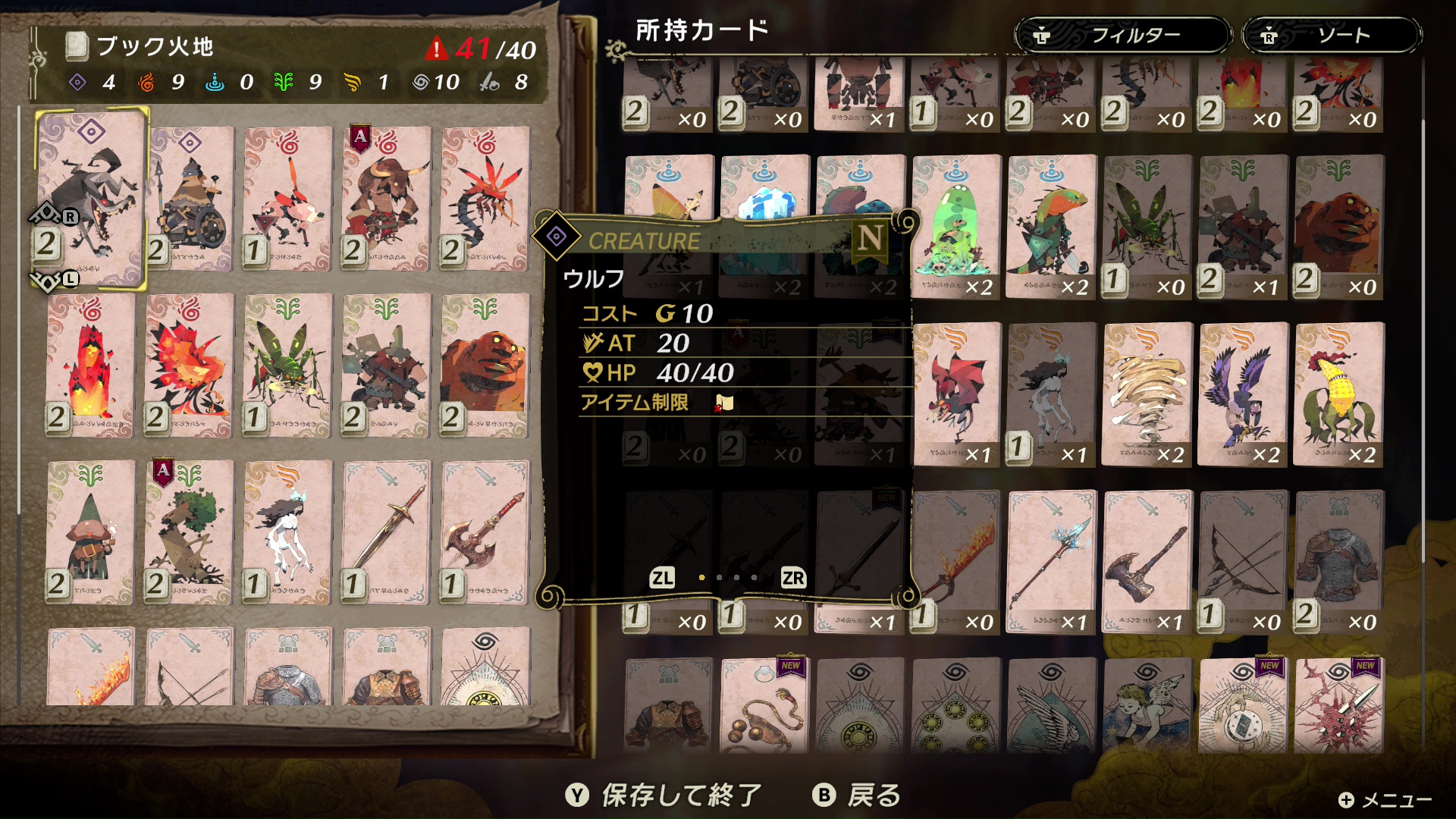Image resolution: width=1456 pixels, height=819 pixels.
Task: Switch to the 所持カード collection tab
Action: 701,30
